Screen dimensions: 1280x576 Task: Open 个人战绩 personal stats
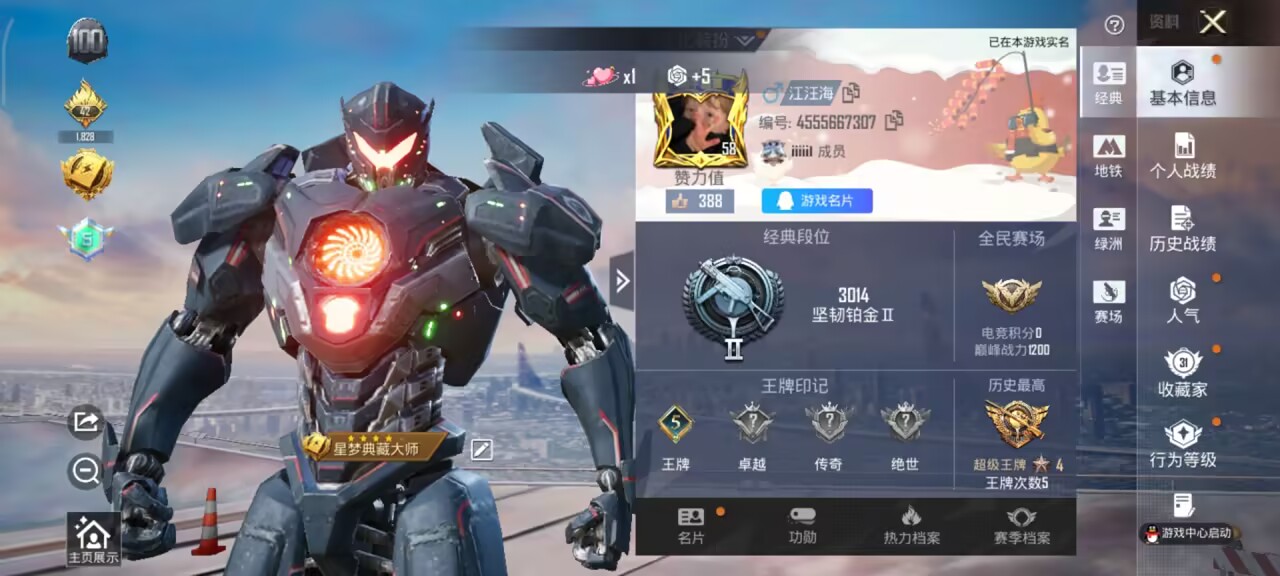pyautogui.click(x=1182, y=156)
